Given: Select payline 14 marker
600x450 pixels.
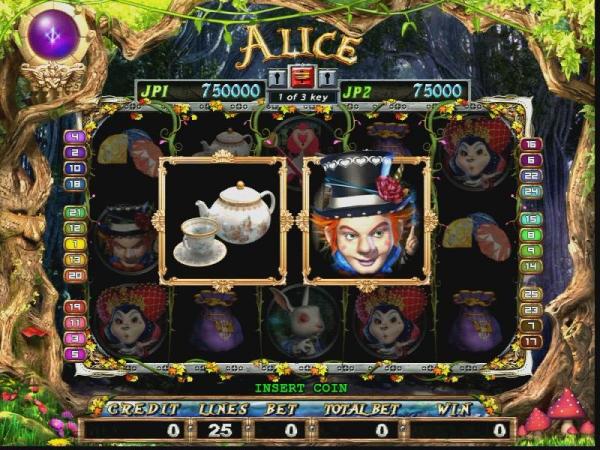Looking at the screenshot, I should click(x=531, y=266).
